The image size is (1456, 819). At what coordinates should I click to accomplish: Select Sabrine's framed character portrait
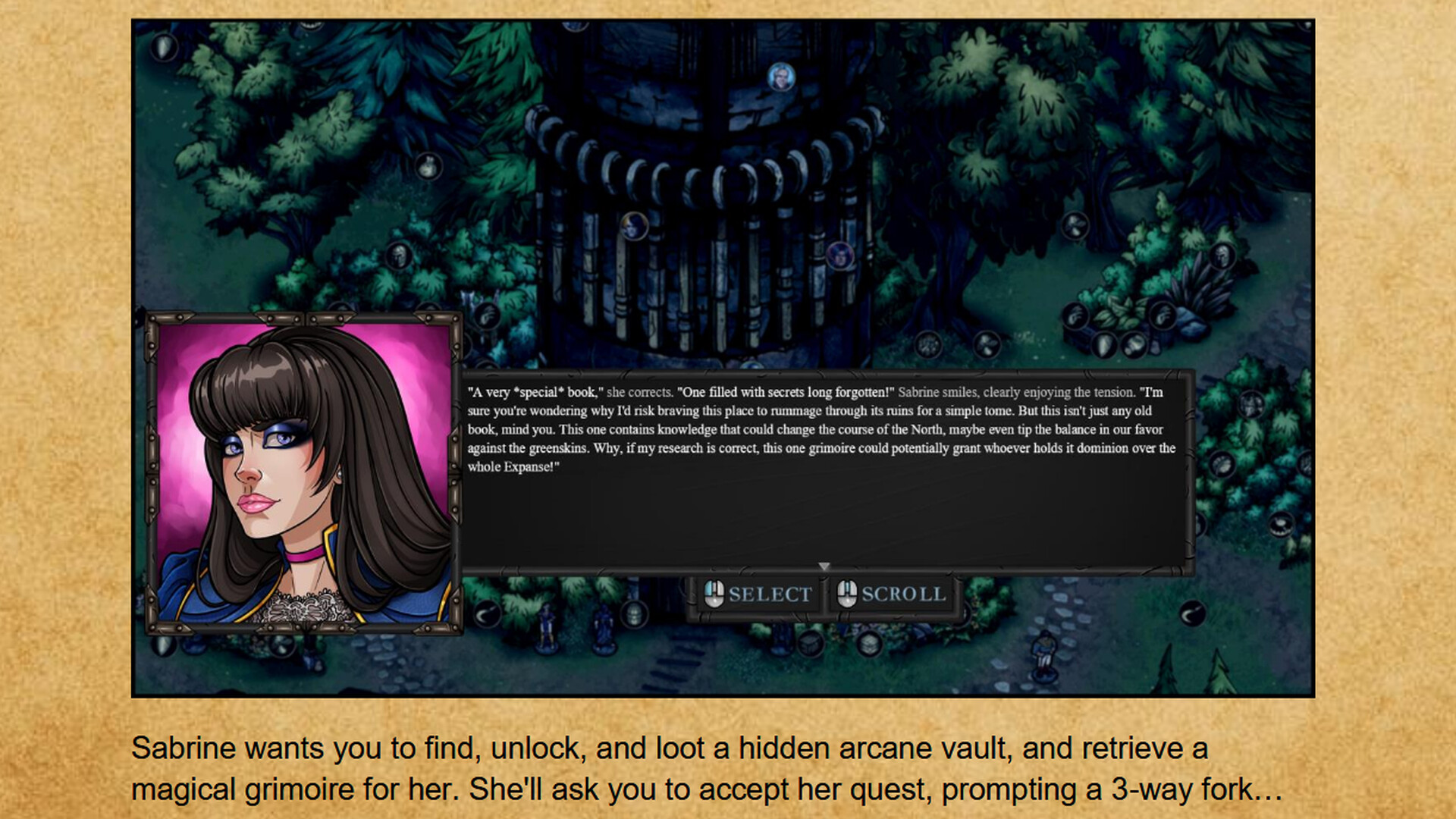(303, 470)
